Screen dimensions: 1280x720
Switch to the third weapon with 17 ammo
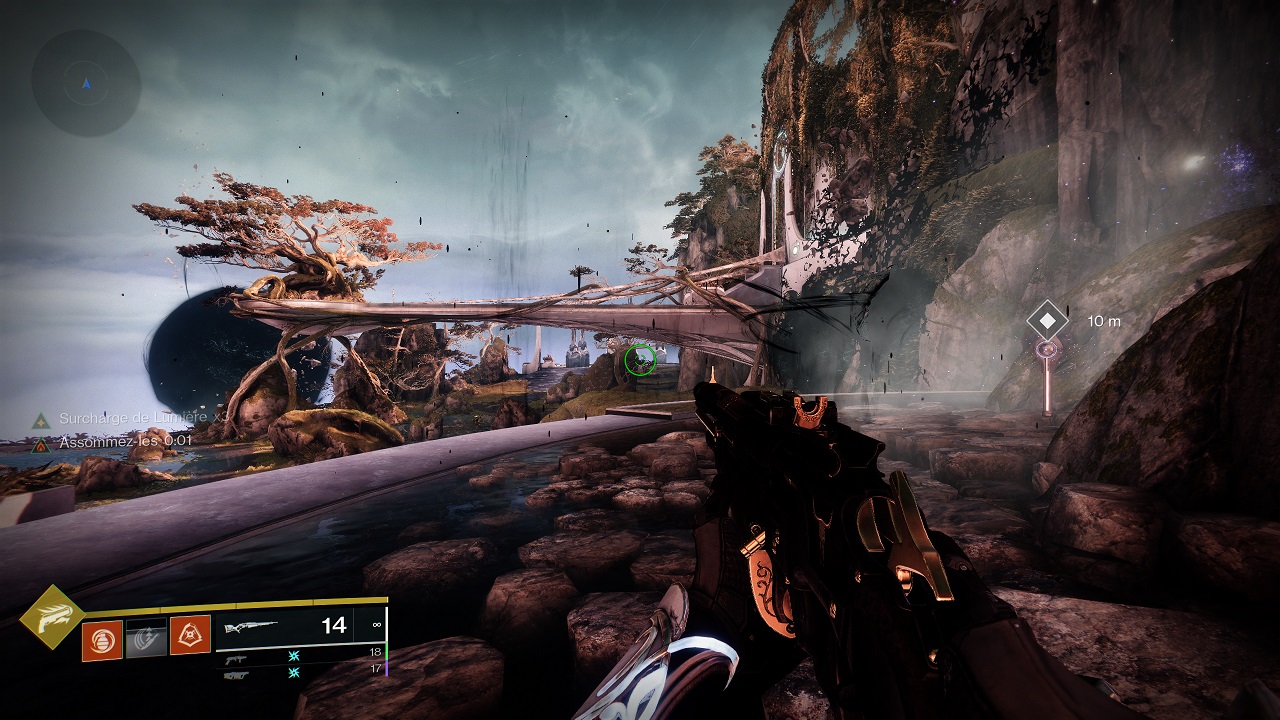236,675
